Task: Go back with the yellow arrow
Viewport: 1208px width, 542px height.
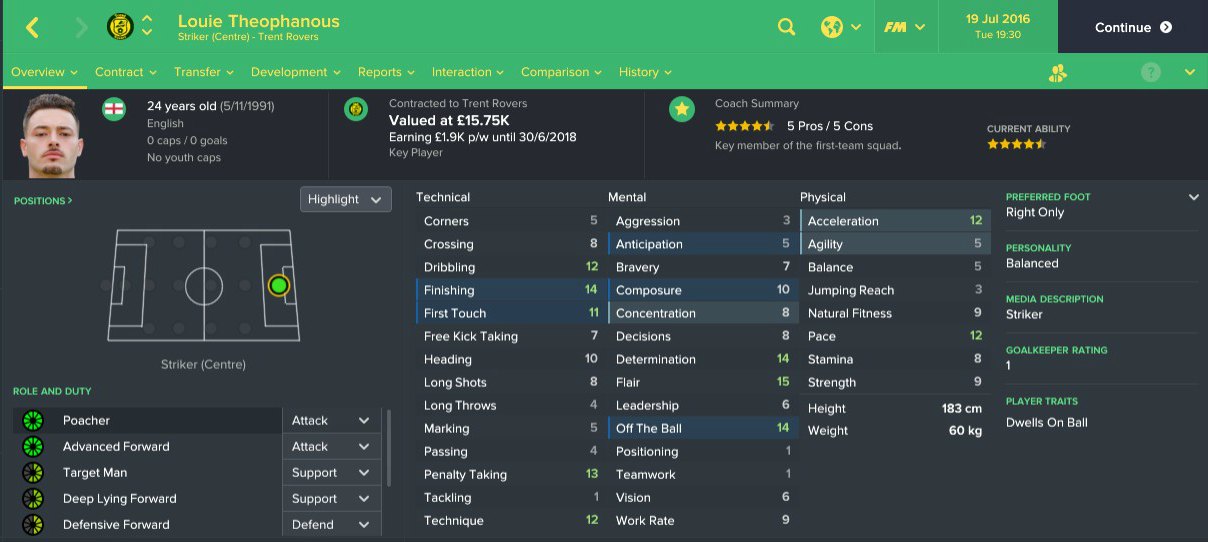Action: click(x=32, y=27)
